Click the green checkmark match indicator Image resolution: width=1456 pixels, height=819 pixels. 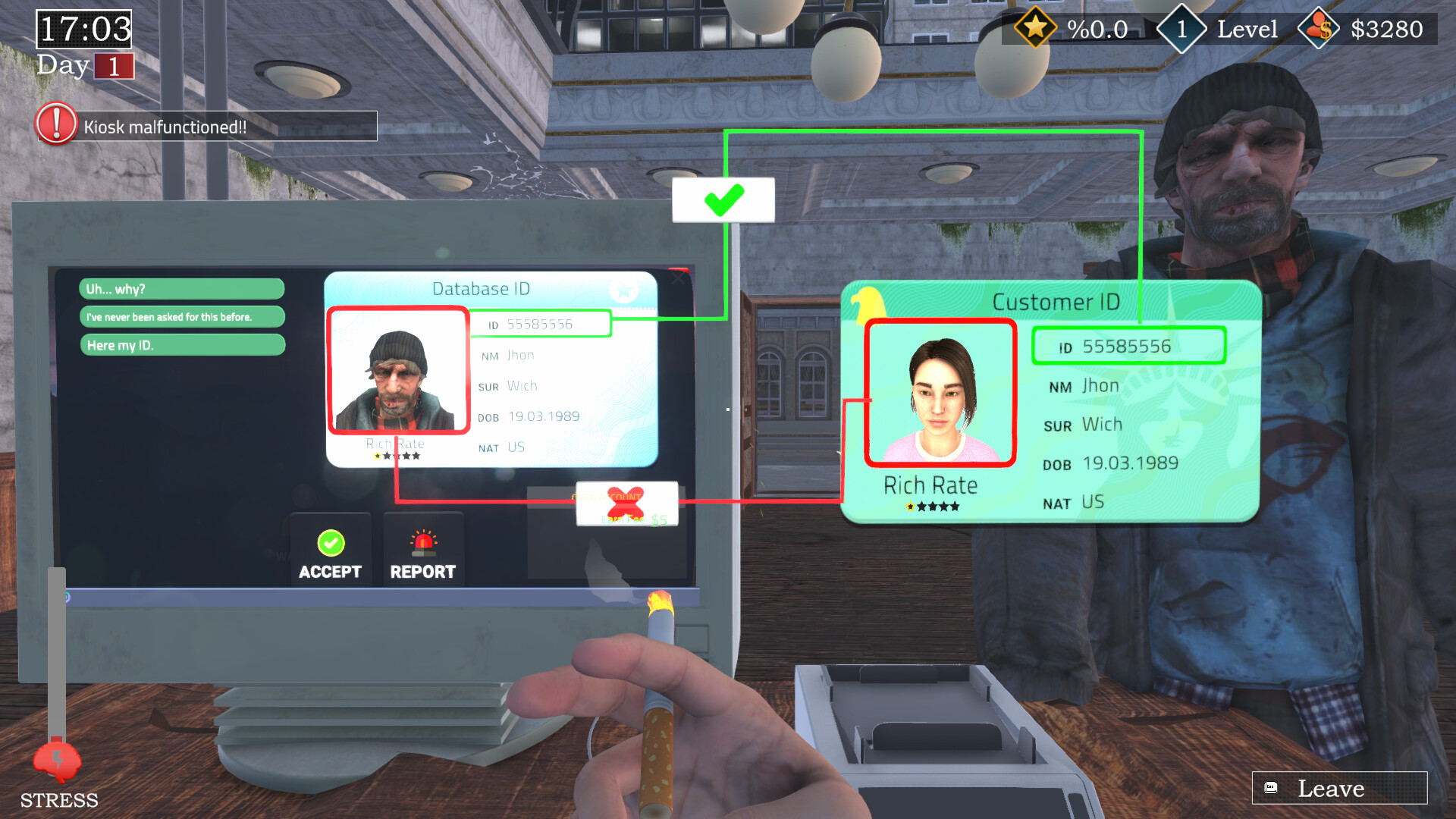click(723, 199)
